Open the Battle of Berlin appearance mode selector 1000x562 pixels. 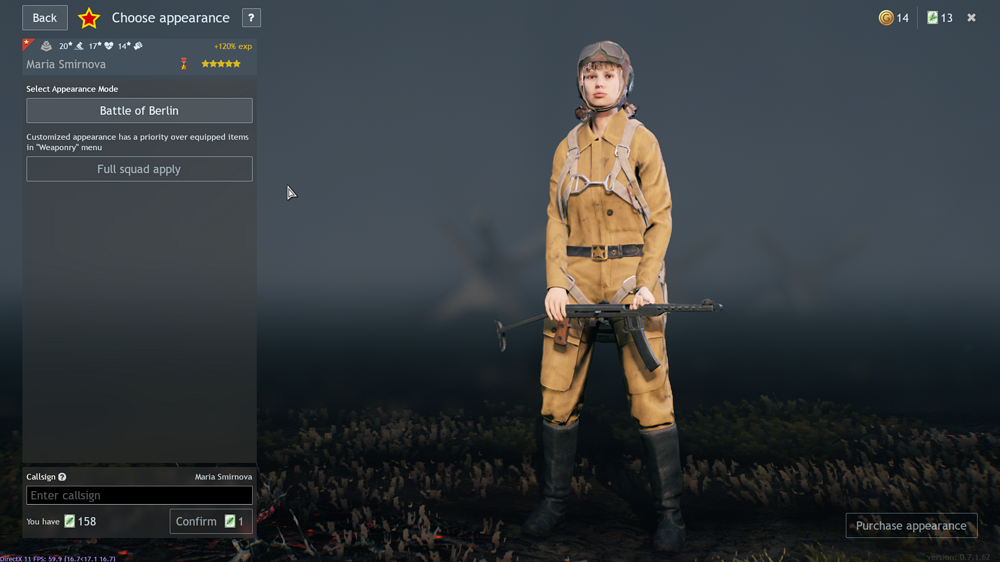tap(139, 110)
